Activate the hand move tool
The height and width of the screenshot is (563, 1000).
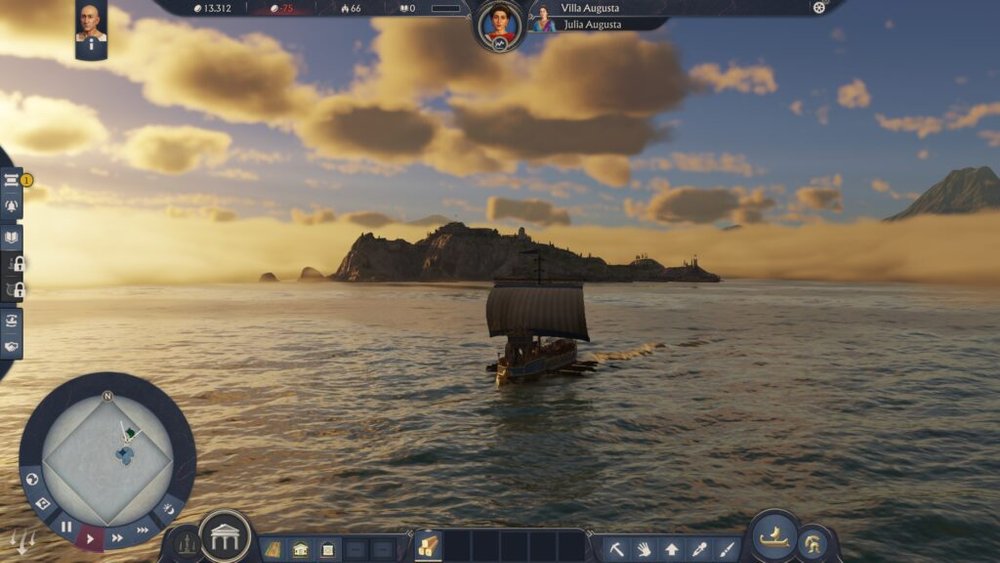[x=644, y=548]
